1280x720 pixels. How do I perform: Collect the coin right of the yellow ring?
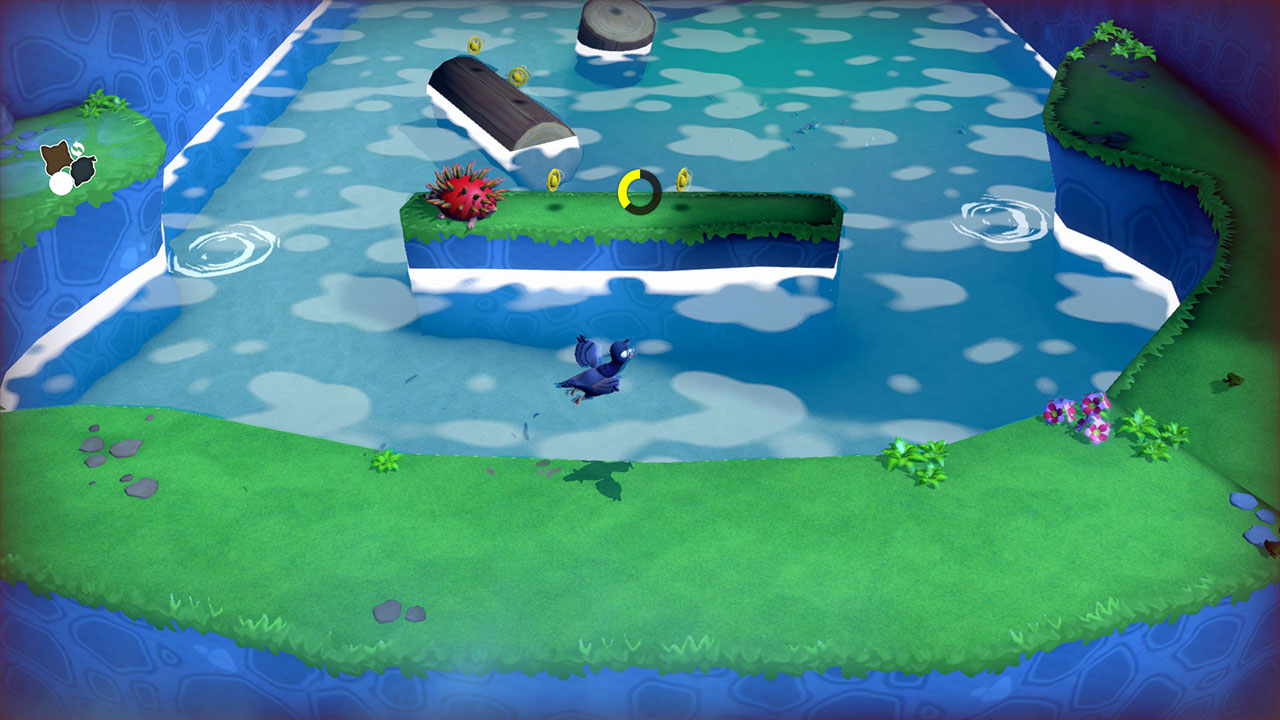685,178
